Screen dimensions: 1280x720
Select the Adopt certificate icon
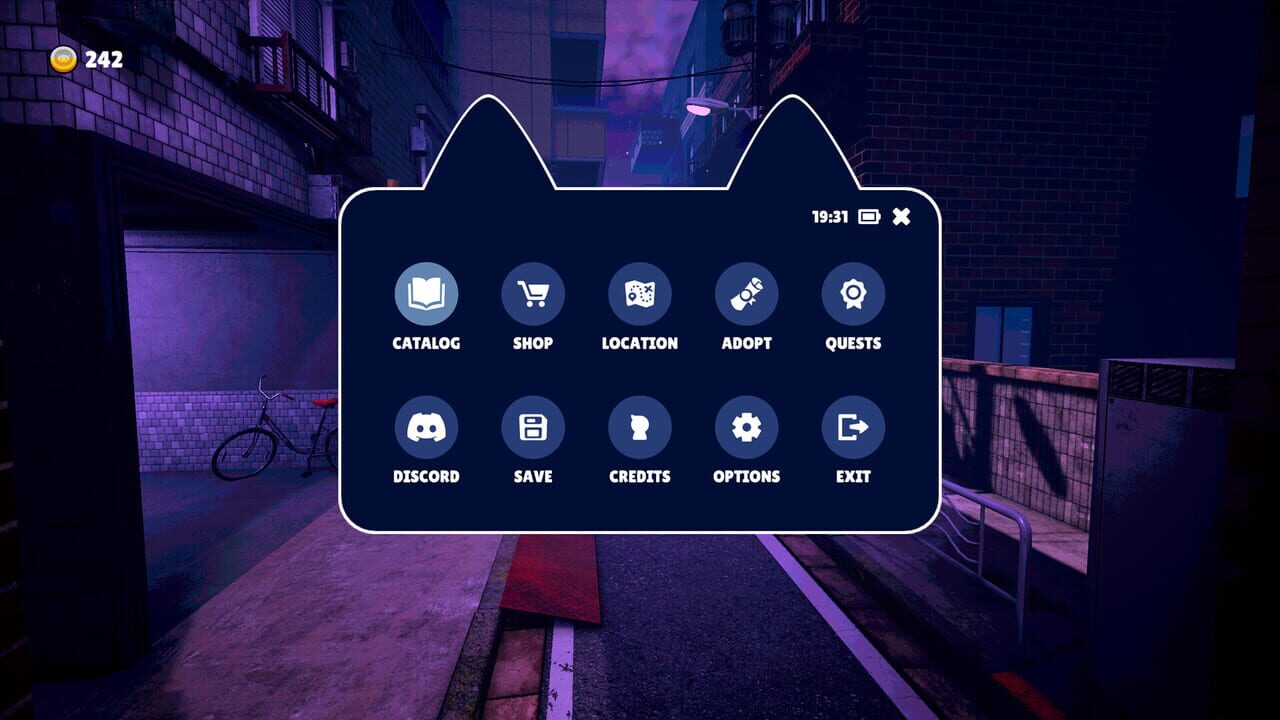746,293
